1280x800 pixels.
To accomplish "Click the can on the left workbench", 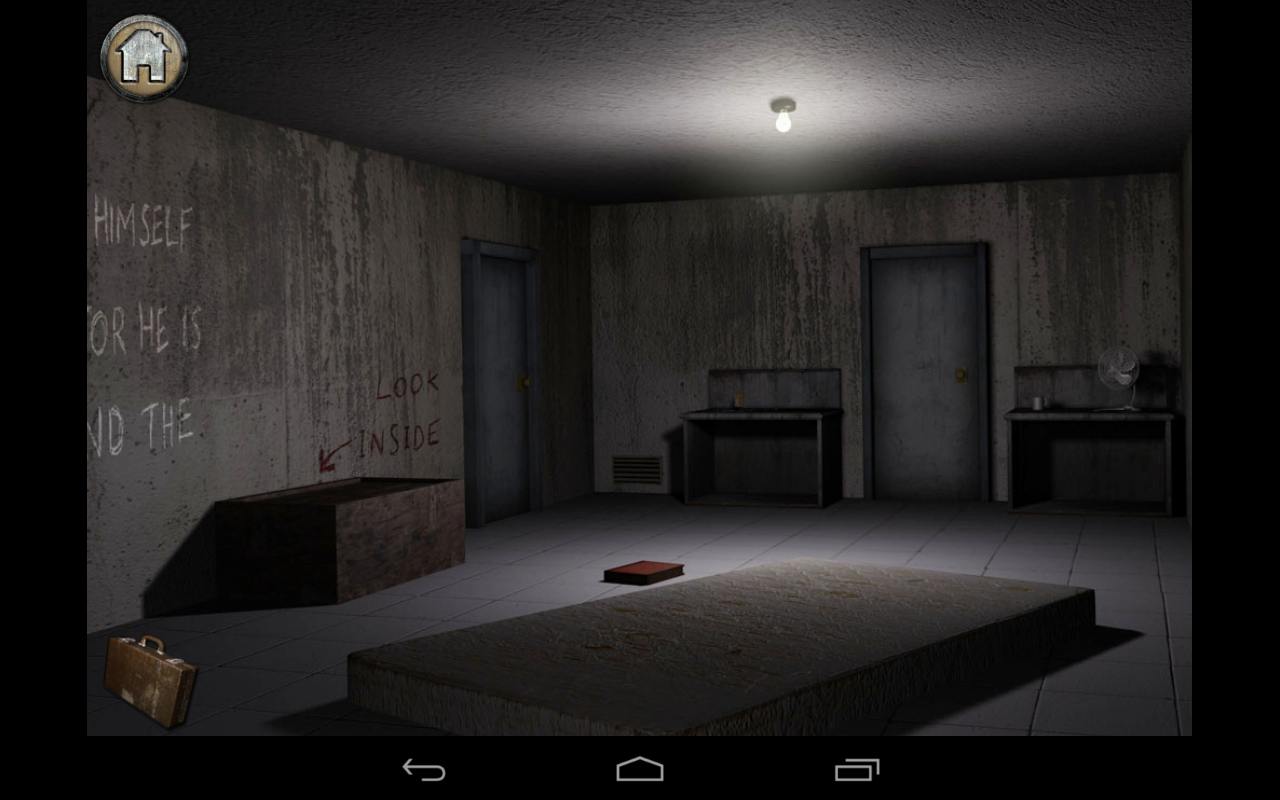I will [740, 398].
